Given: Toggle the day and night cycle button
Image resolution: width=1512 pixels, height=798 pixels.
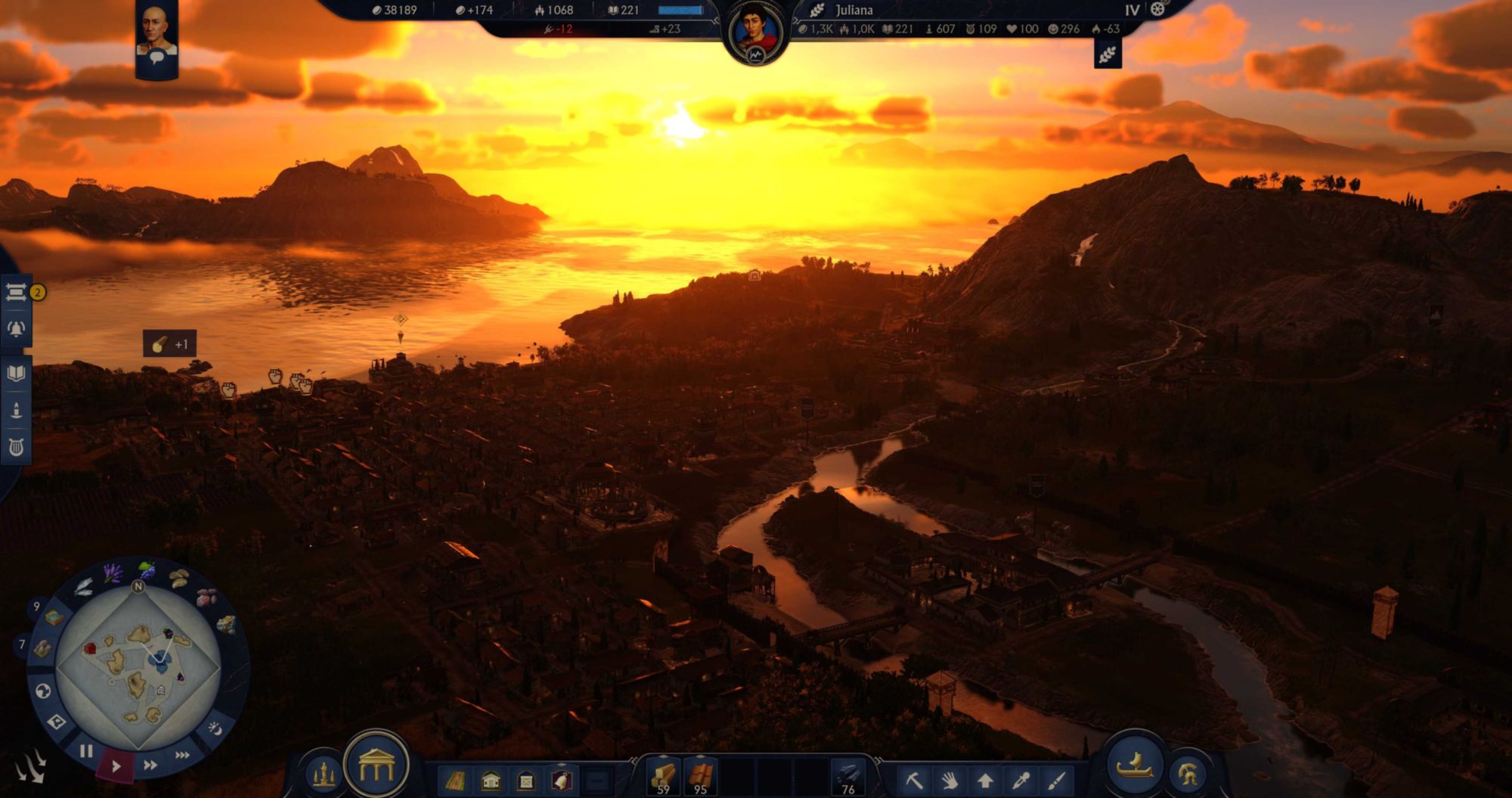Looking at the screenshot, I should [x=215, y=728].
